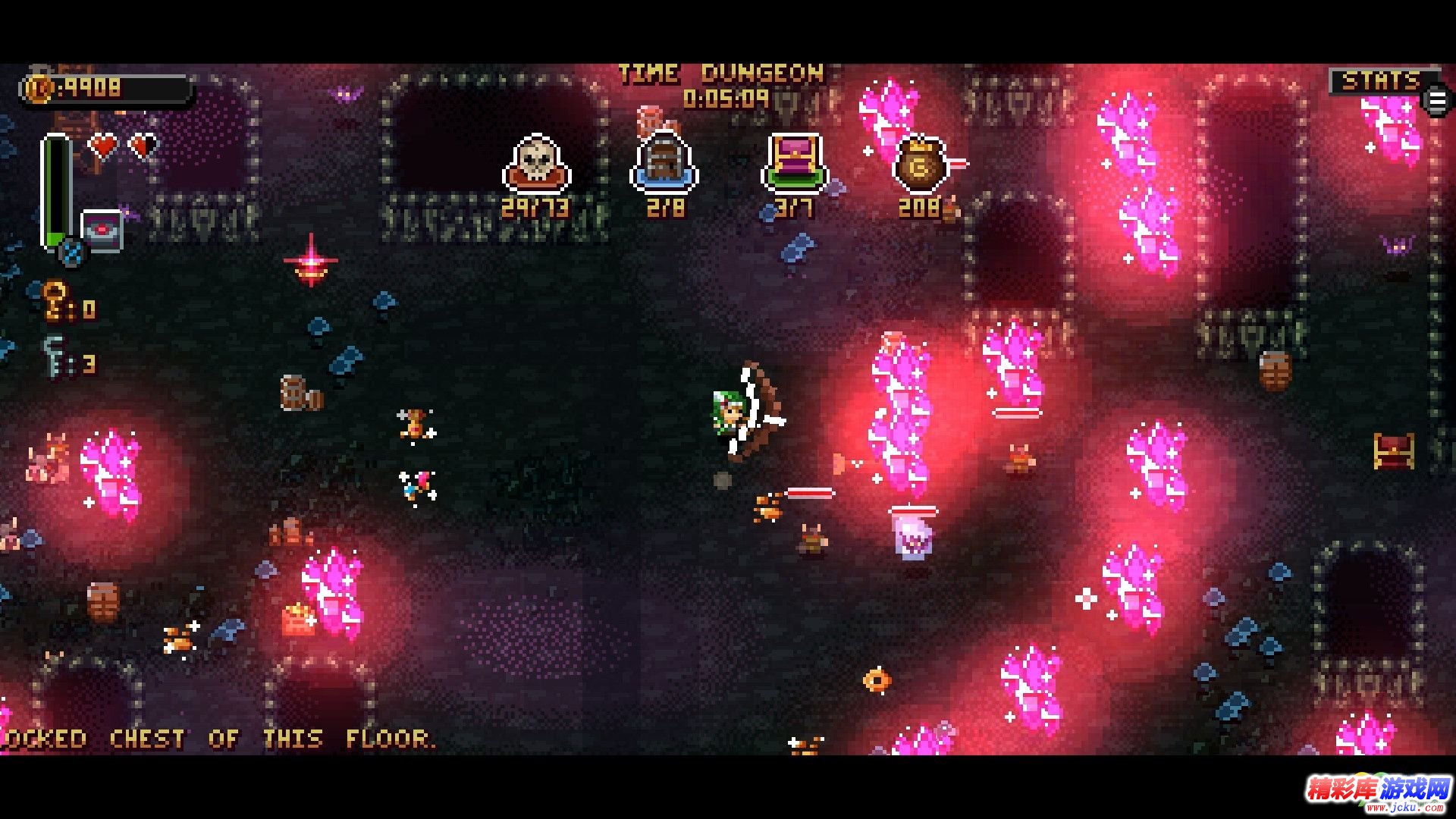Select the skull enemy kill tracker
This screenshot has width=1456, height=819.
(x=536, y=164)
